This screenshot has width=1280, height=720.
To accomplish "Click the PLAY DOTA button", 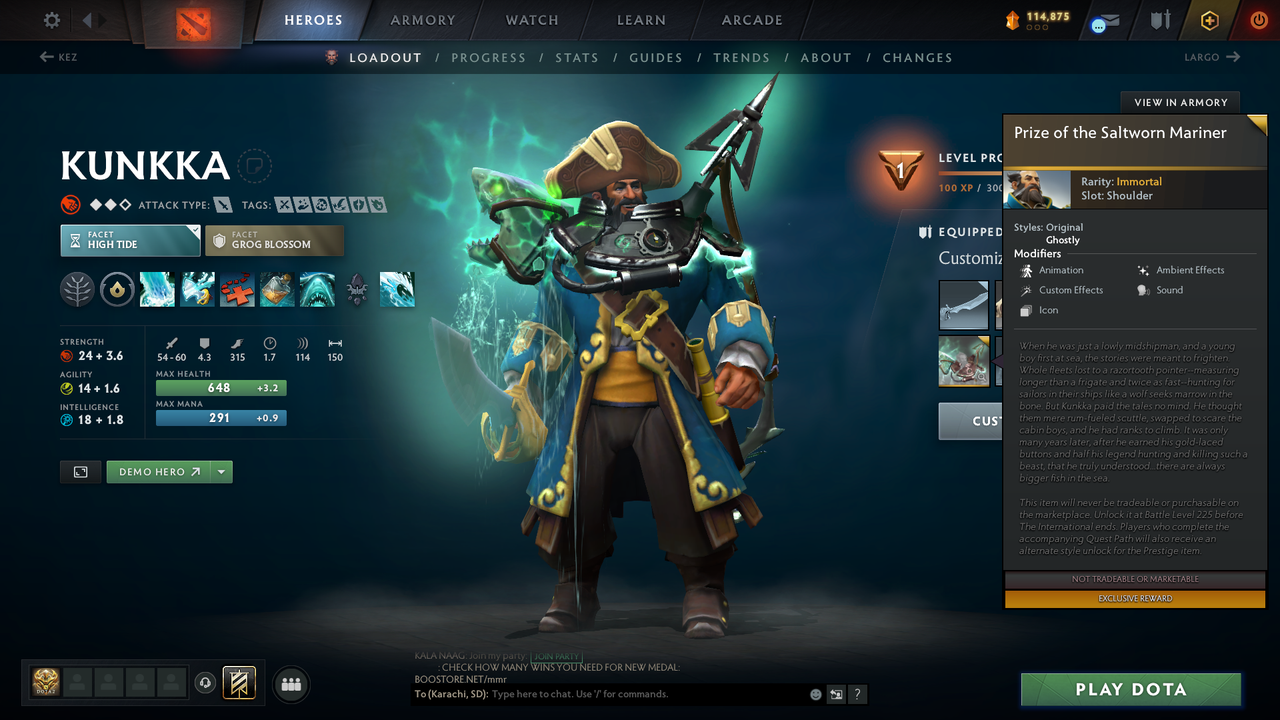I will tap(1131, 689).
